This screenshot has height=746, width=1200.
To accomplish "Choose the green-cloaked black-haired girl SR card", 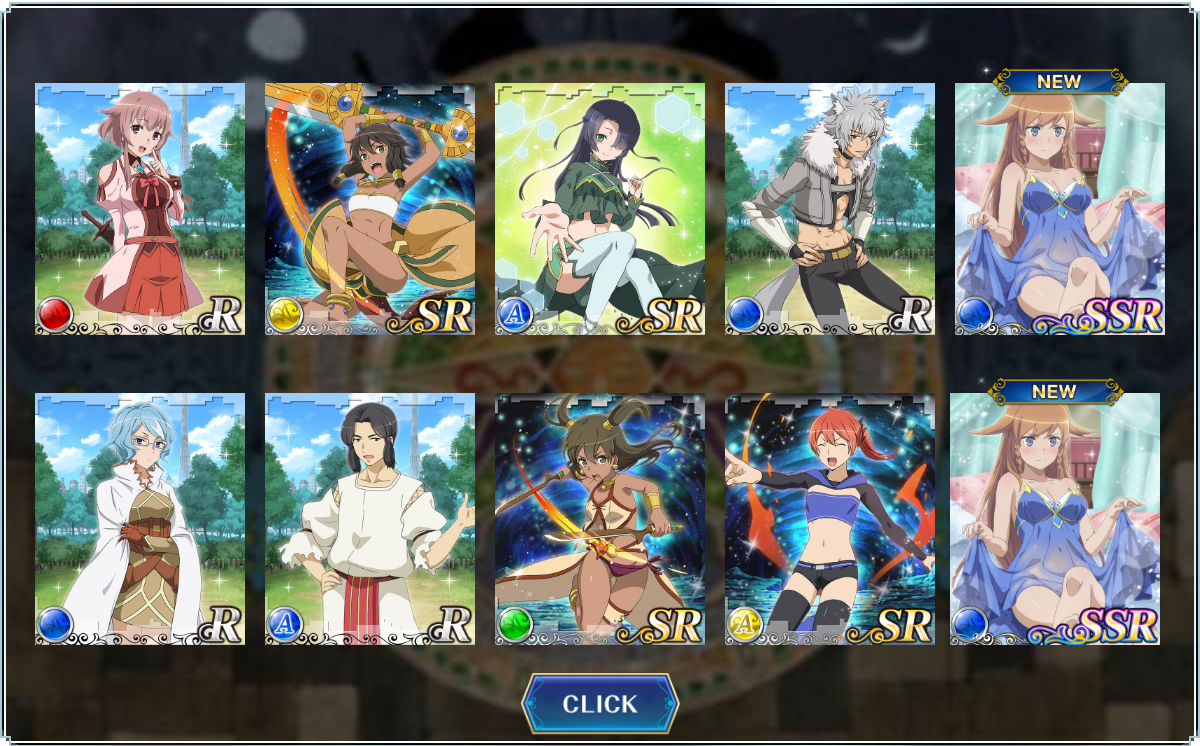I will [600, 208].
